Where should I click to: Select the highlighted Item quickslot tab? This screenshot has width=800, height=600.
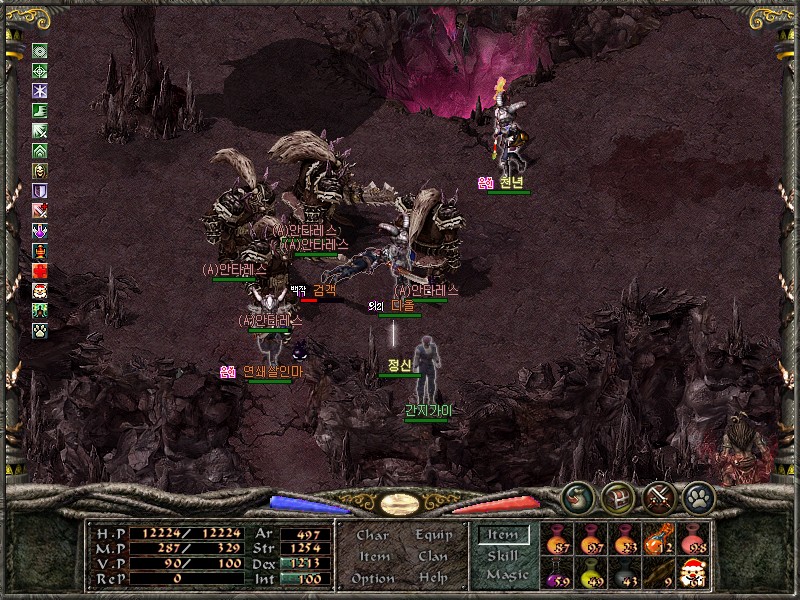coord(502,535)
